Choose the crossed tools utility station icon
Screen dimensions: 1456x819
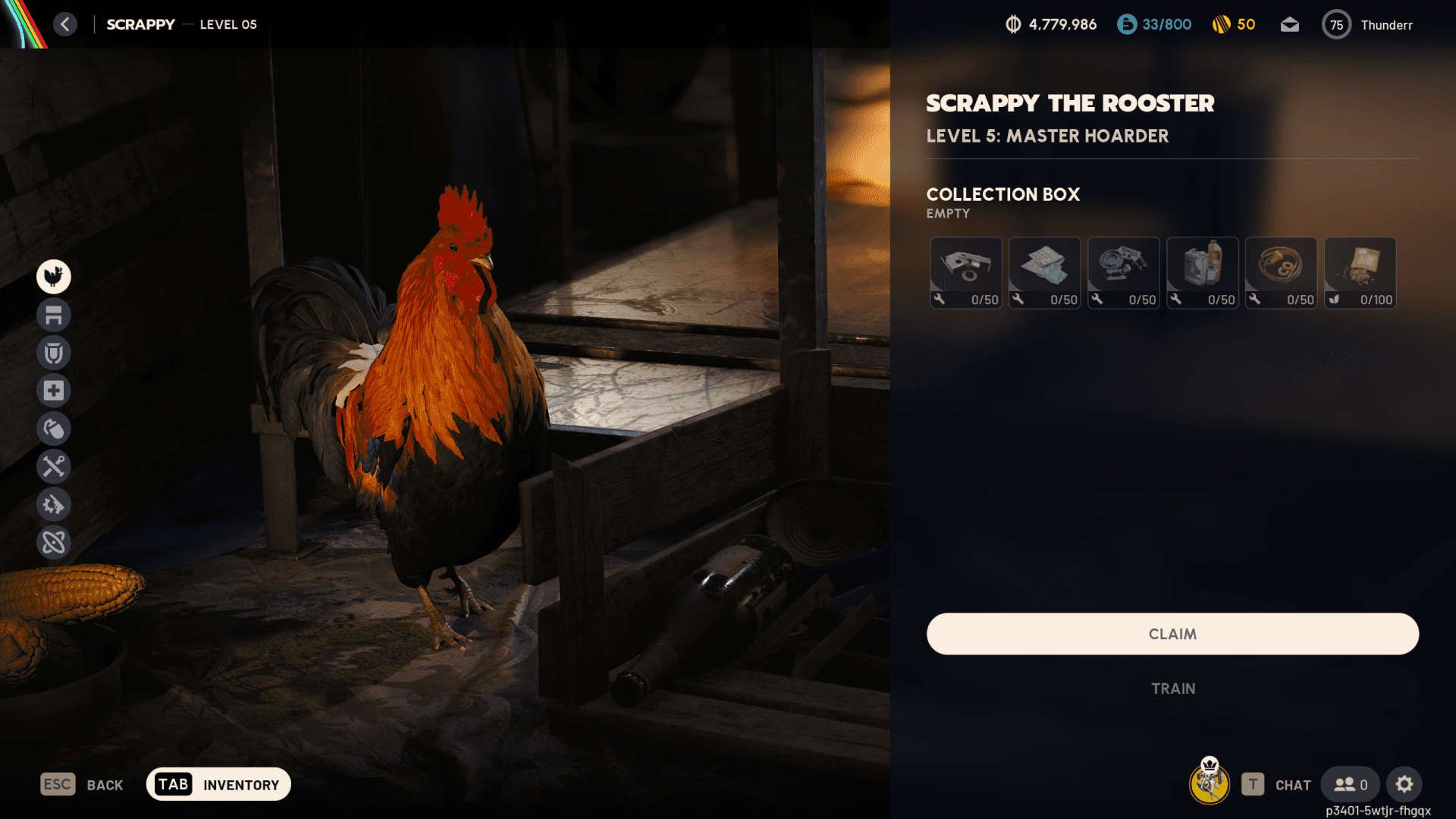click(x=54, y=466)
